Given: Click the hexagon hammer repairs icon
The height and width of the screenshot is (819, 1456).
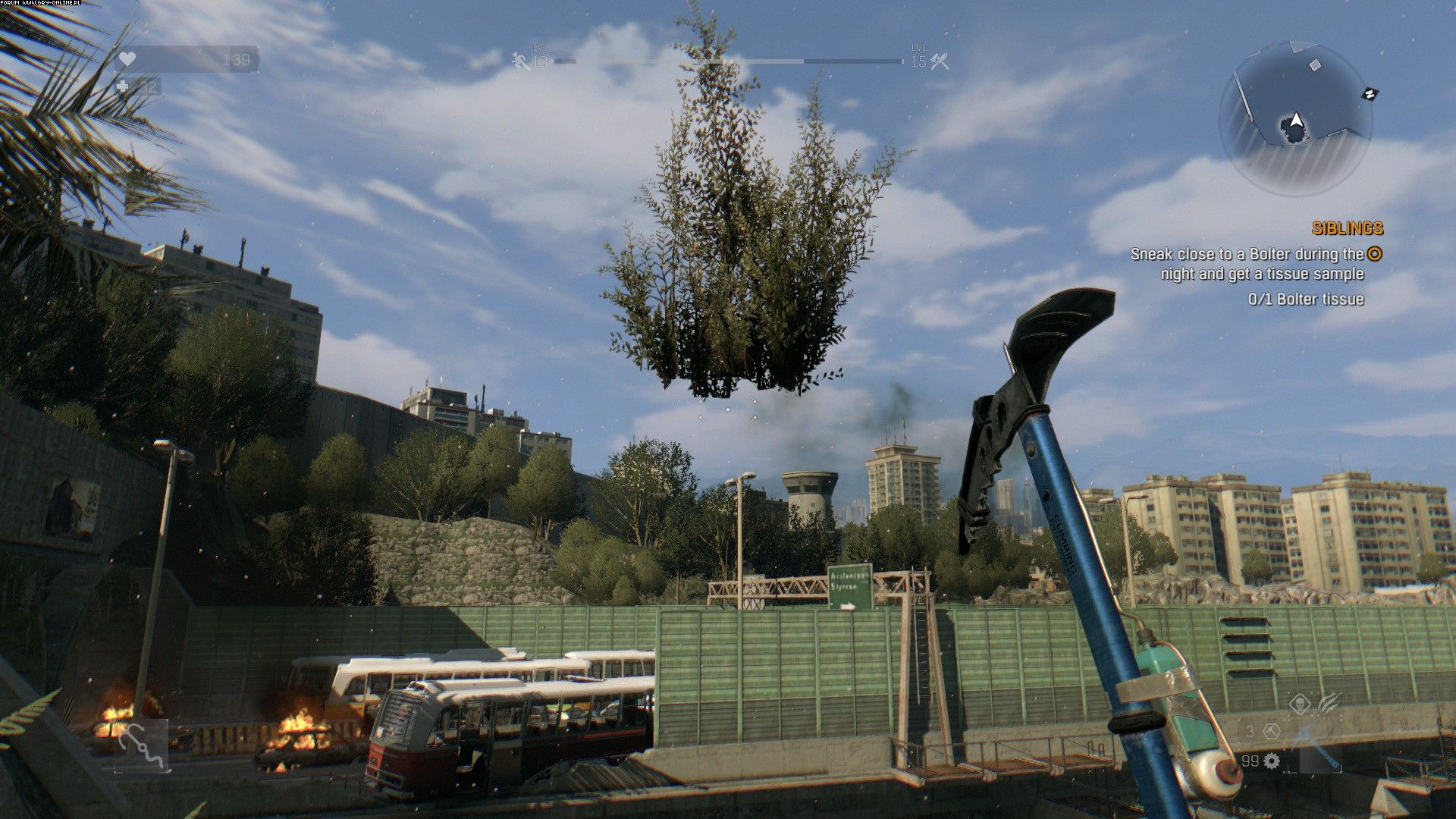Looking at the screenshot, I should coord(1272,732).
